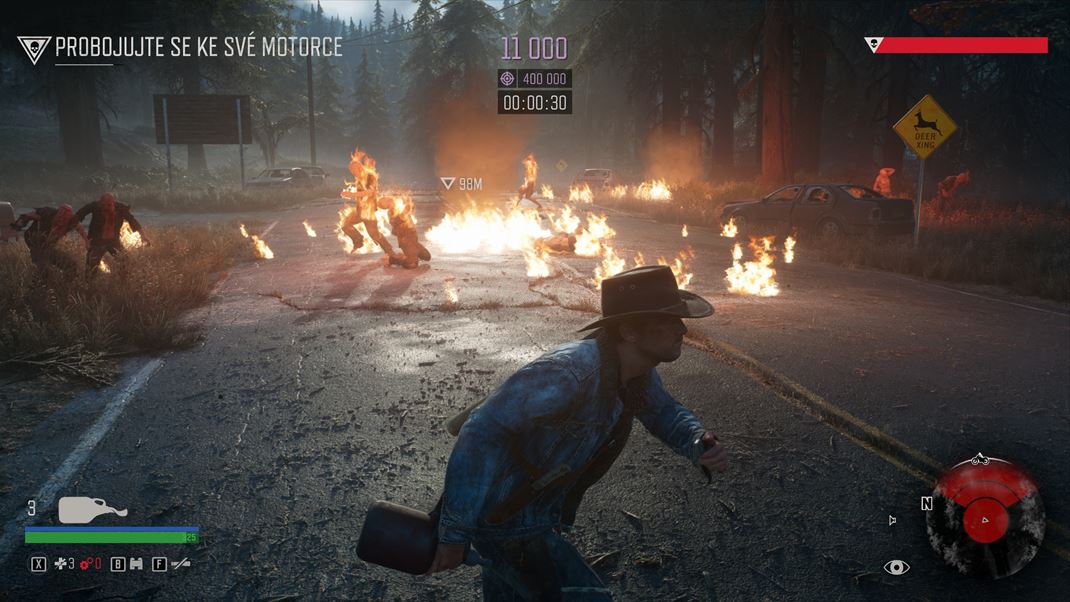The image size is (1070, 602).
Task: Click the eye visibility indicator icon
Action: pos(896,567)
